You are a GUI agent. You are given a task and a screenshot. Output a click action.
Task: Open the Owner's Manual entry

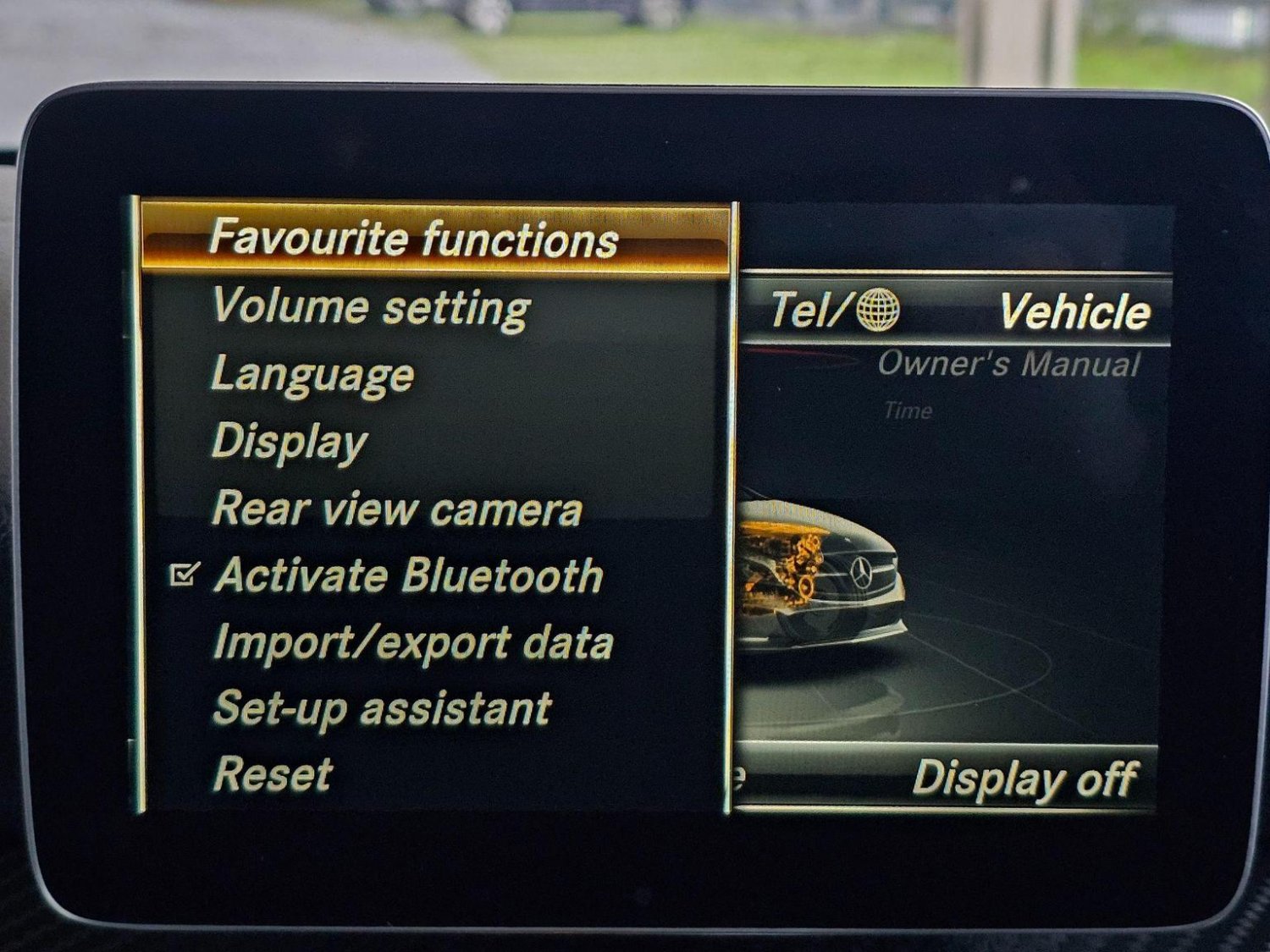(1008, 364)
